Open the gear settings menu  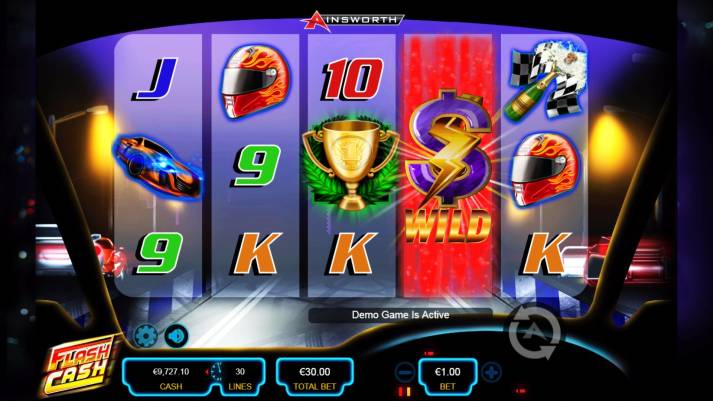point(145,335)
